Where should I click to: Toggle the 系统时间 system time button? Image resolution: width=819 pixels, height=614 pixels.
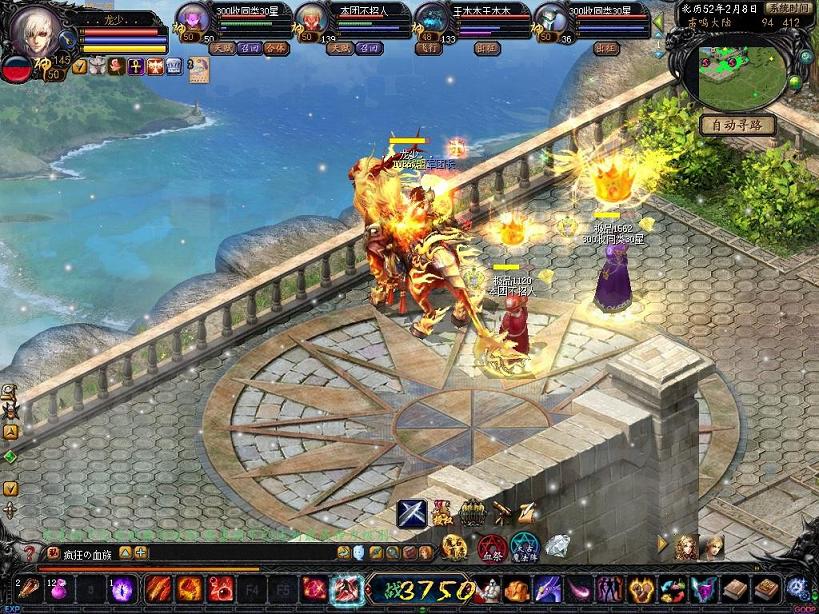[x=789, y=7]
